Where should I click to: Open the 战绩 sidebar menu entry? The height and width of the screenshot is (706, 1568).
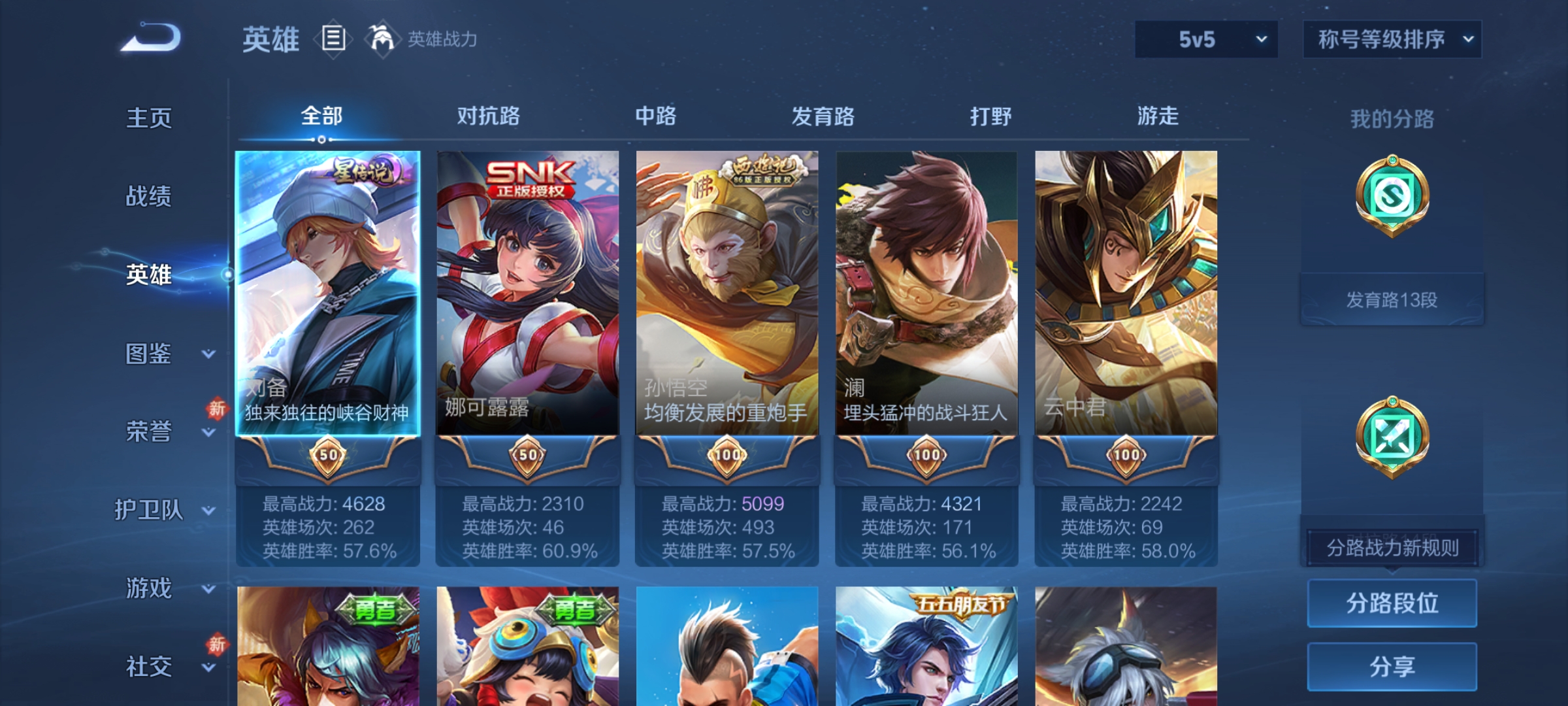[150, 197]
